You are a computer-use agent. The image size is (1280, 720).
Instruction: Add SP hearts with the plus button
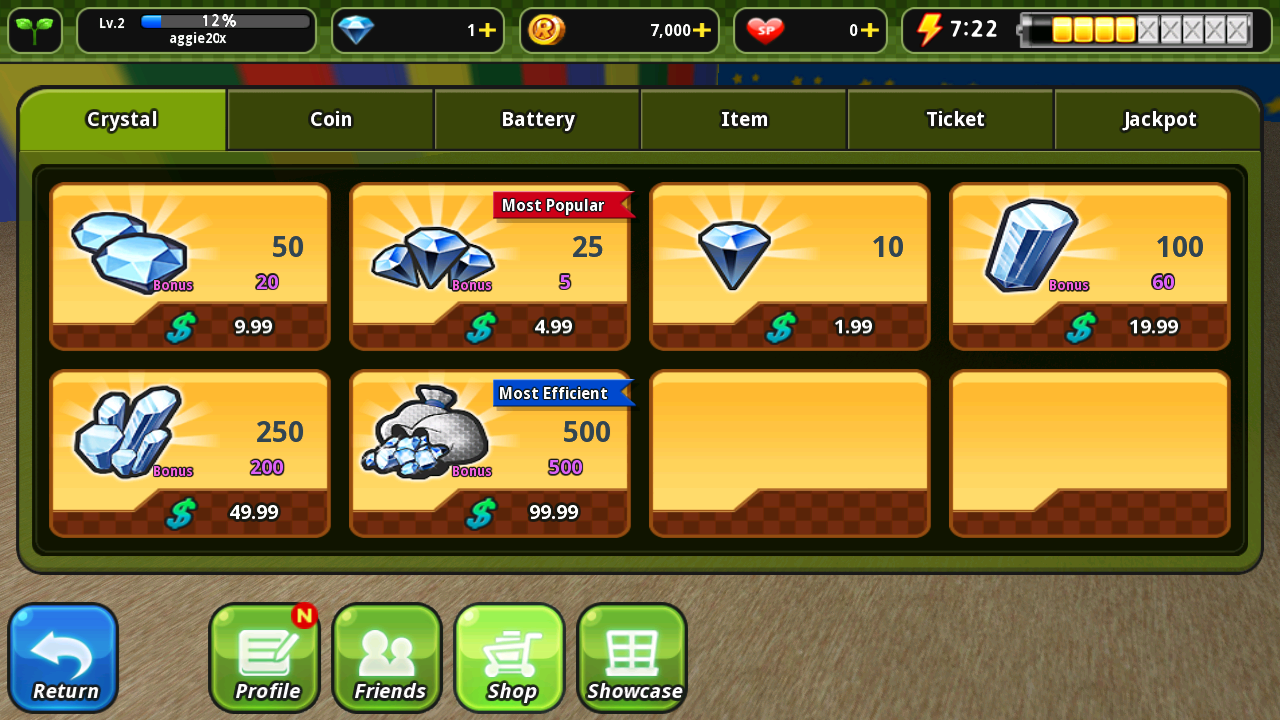tap(870, 30)
